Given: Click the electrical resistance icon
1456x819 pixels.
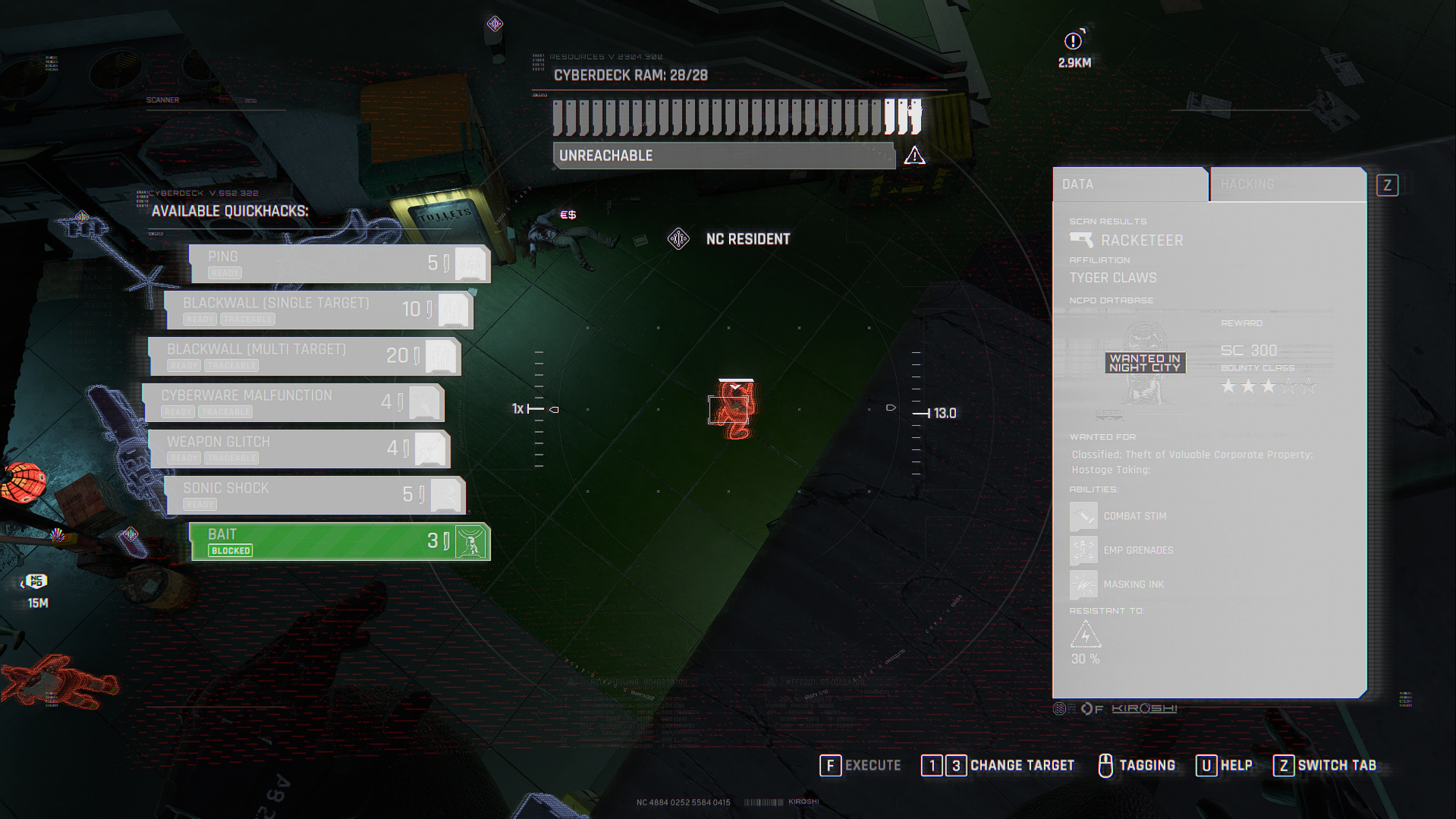Looking at the screenshot, I should (1085, 635).
